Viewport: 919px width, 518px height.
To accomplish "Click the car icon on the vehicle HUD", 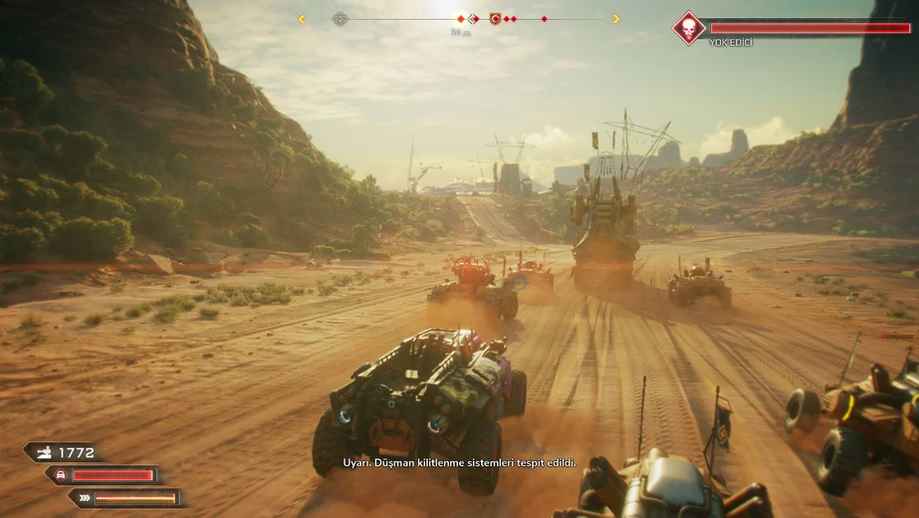I will 60,475.
